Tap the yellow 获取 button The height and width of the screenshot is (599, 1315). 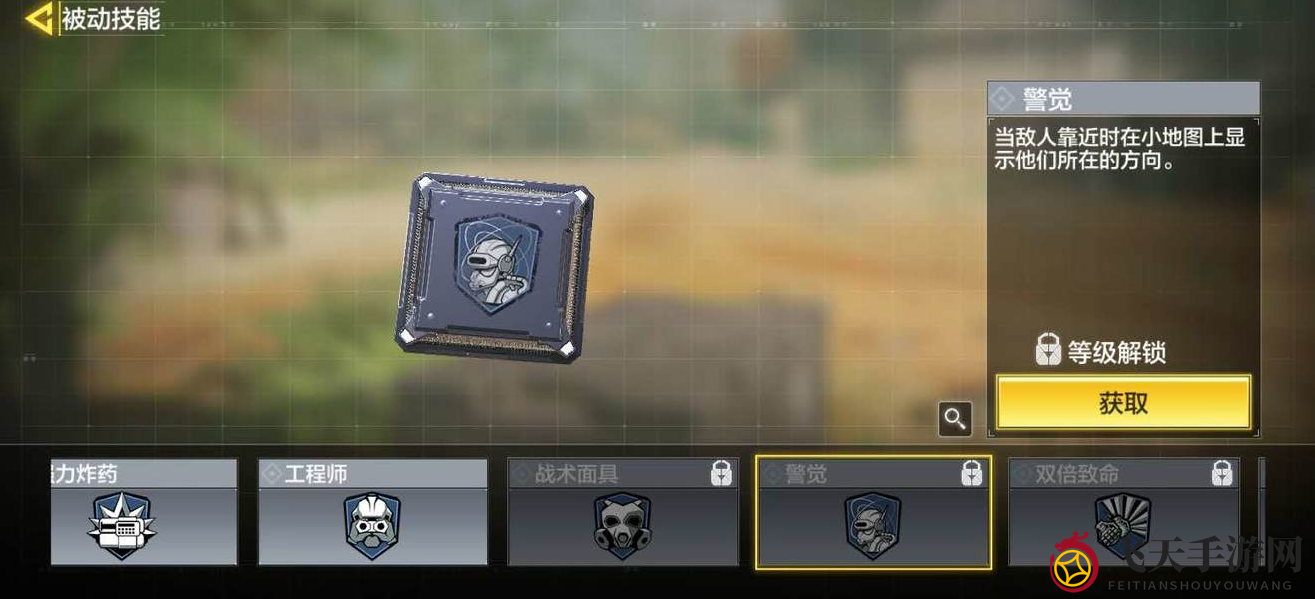coord(1123,403)
